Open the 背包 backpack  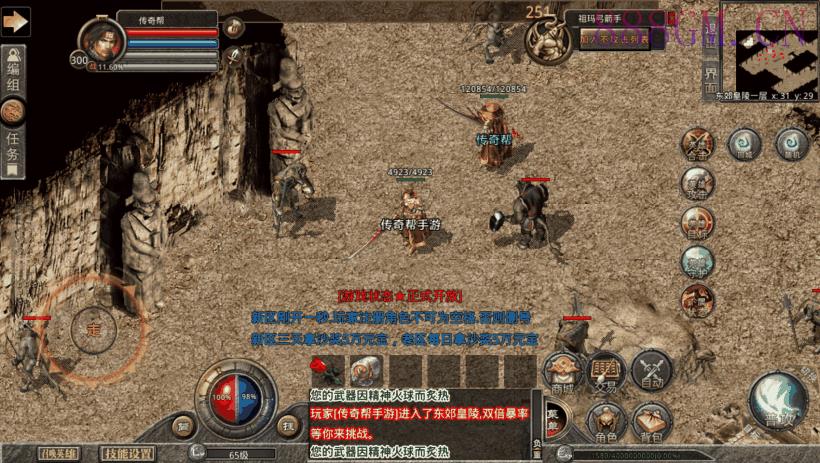652,423
